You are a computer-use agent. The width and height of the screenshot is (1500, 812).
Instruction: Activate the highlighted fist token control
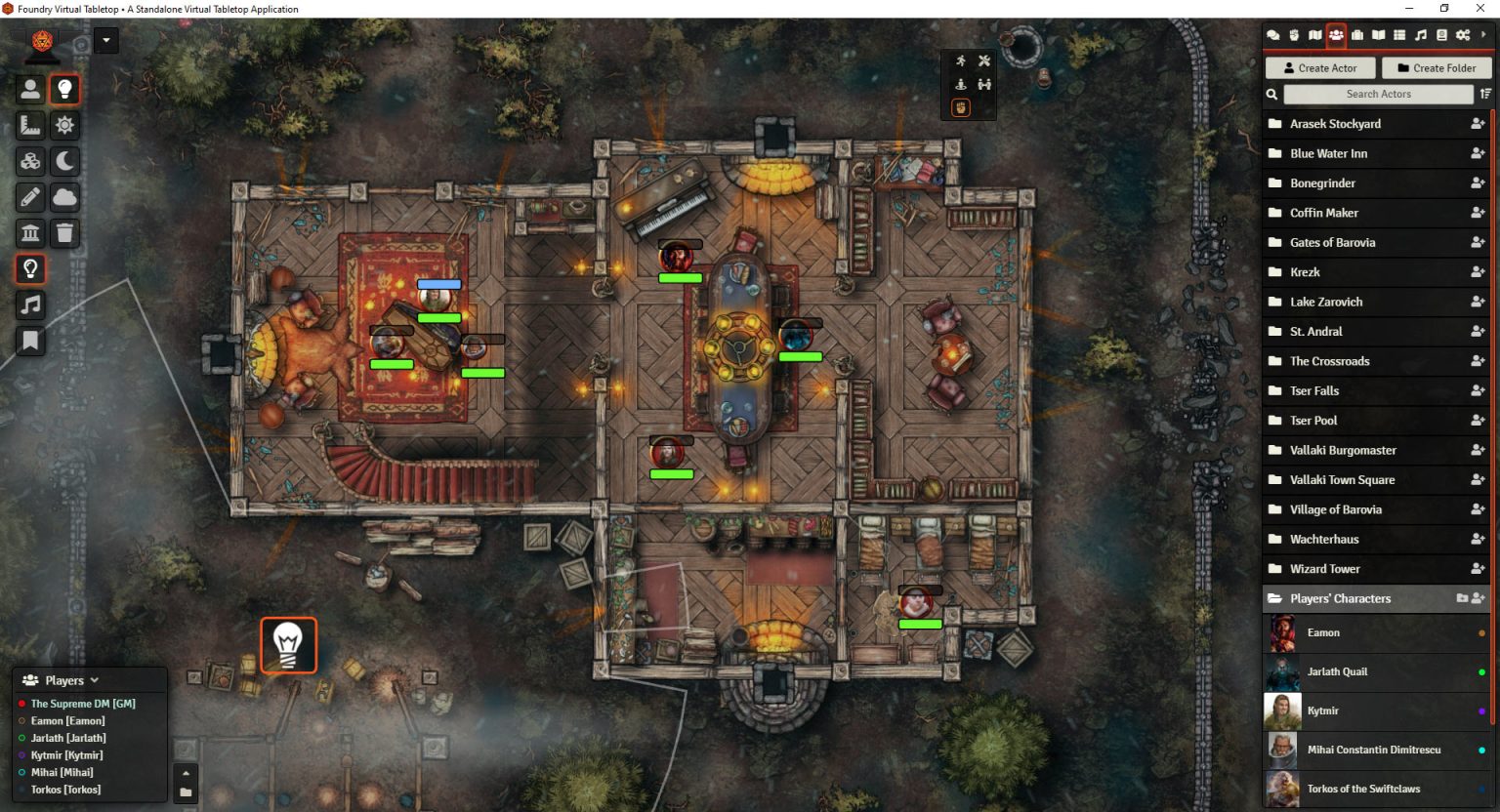(x=961, y=107)
